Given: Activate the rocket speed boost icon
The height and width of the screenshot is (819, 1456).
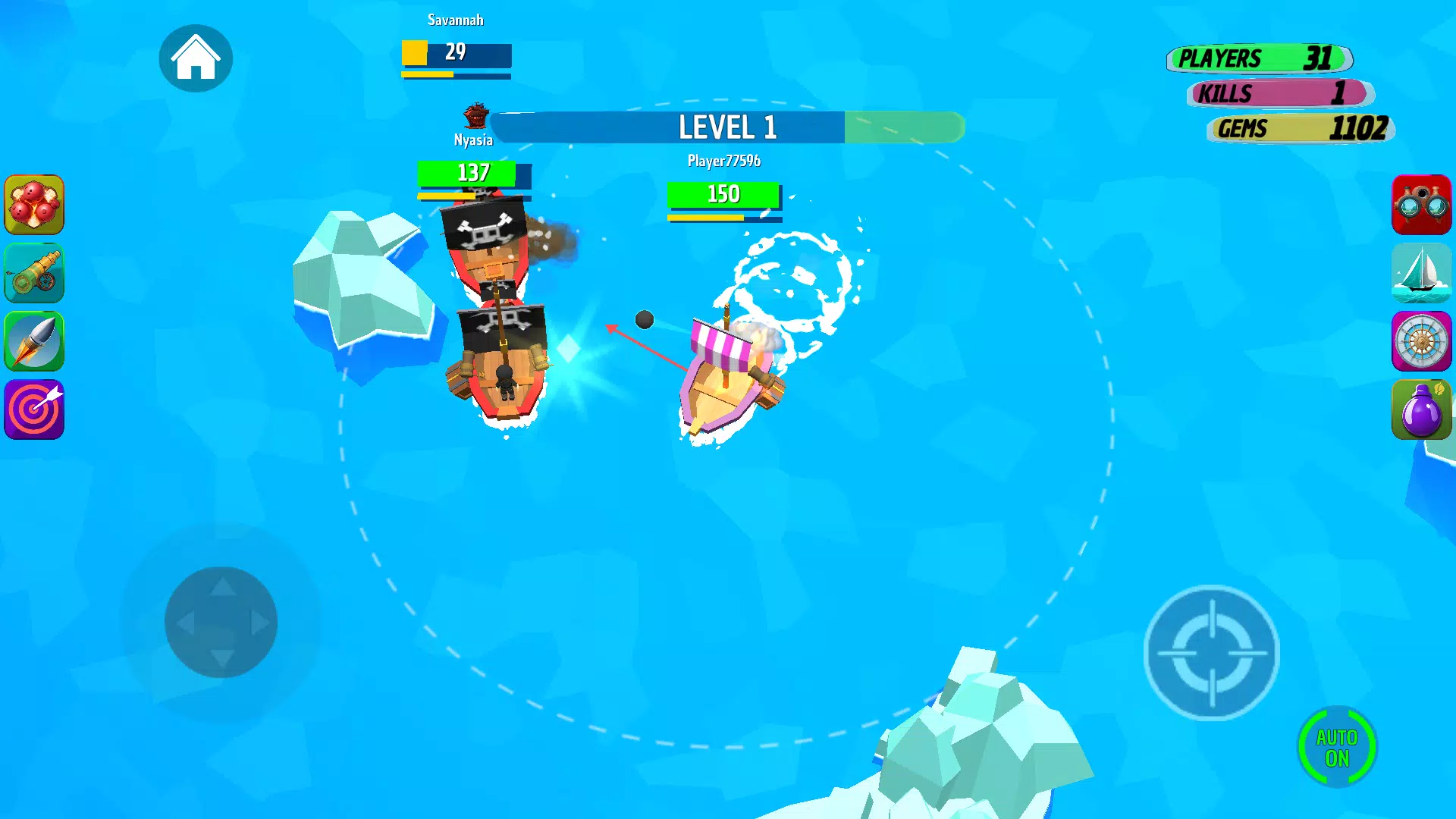Looking at the screenshot, I should 34,341.
